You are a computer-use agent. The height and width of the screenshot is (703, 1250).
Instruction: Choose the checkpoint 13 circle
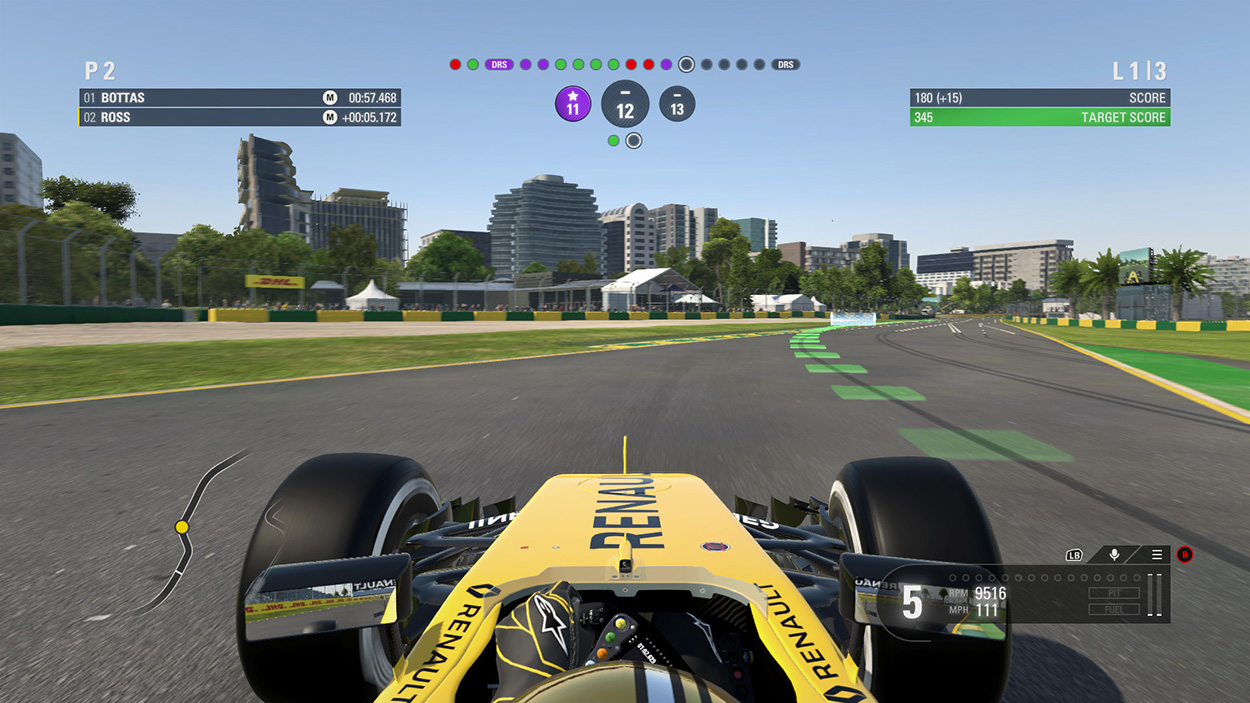(x=677, y=104)
